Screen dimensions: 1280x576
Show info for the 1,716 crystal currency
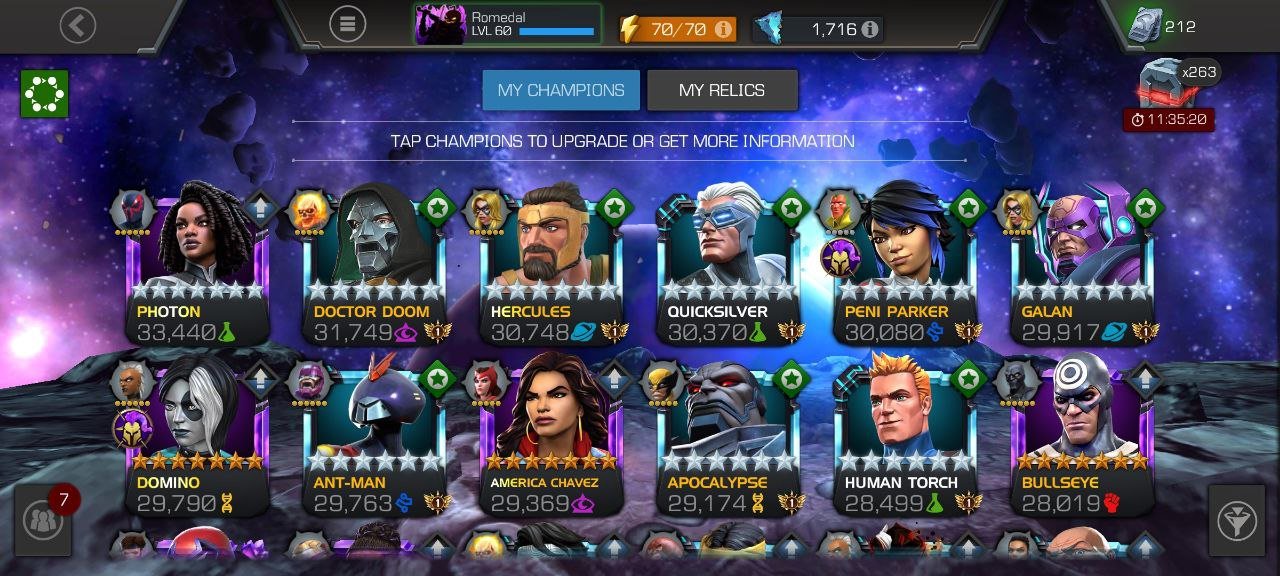click(x=870, y=29)
